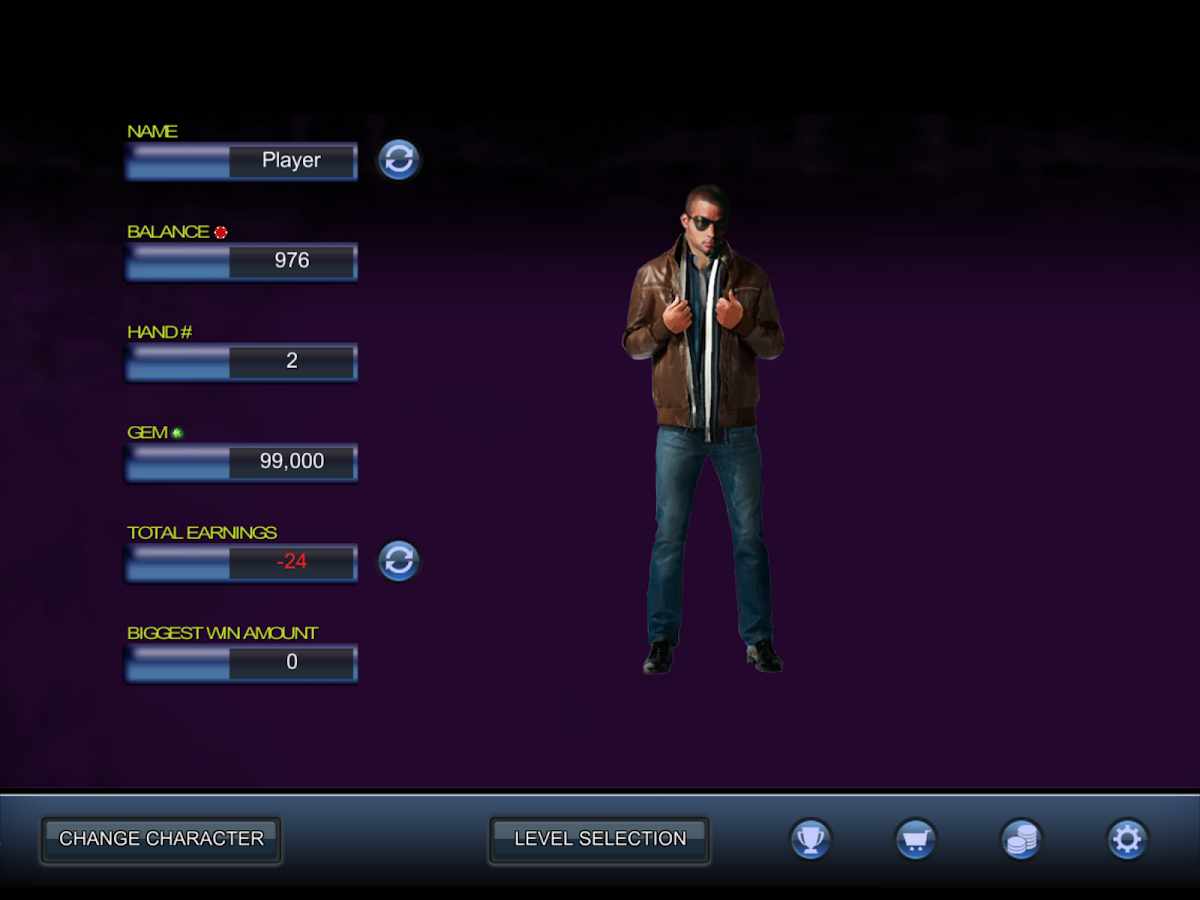Open the Level Selection screen

[600, 839]
